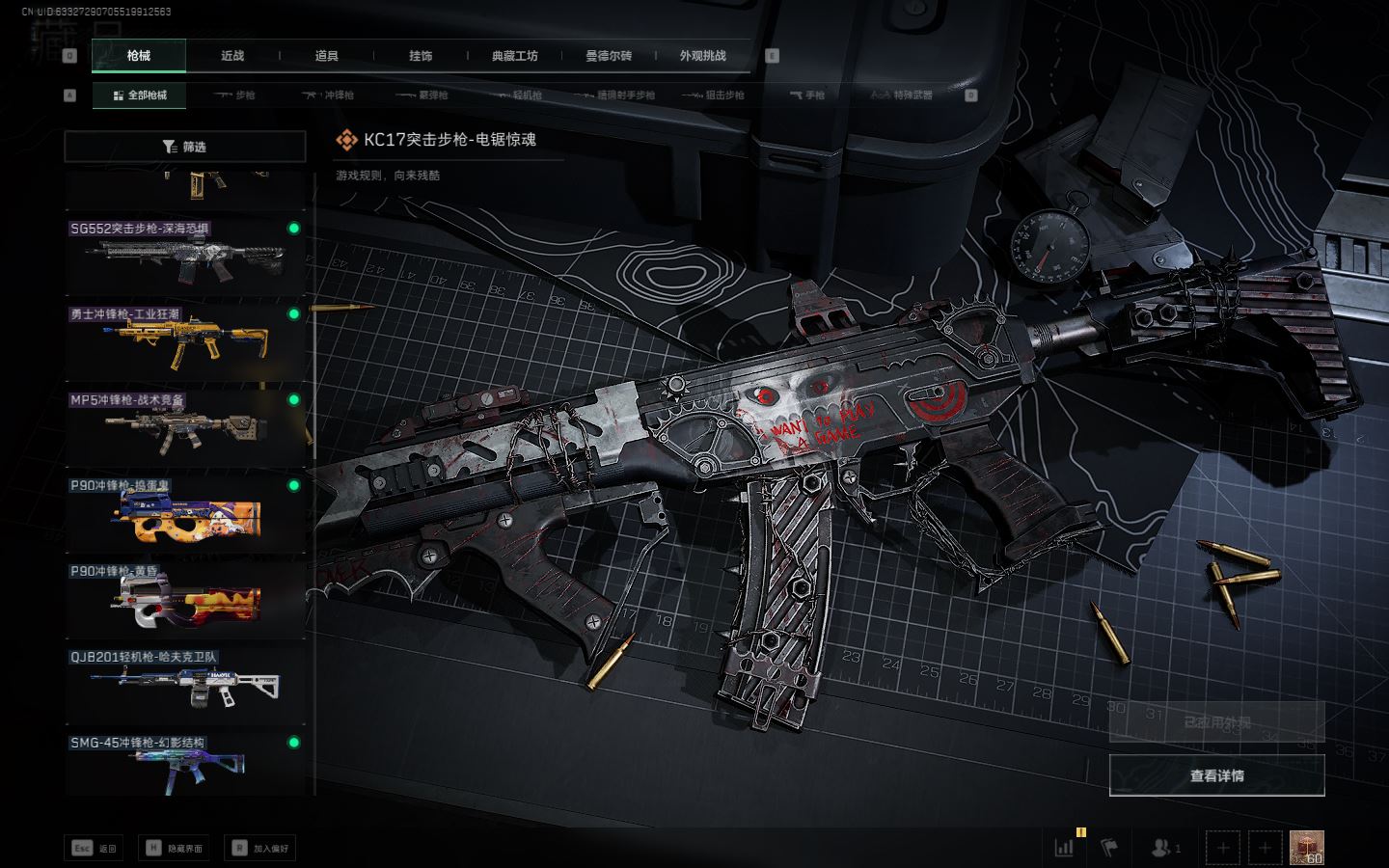Image resolution: width=1389 pixels, height=868 pixels.
Task: Pick the P90 捣蛋鬼 skin
Action: [185, 512]
